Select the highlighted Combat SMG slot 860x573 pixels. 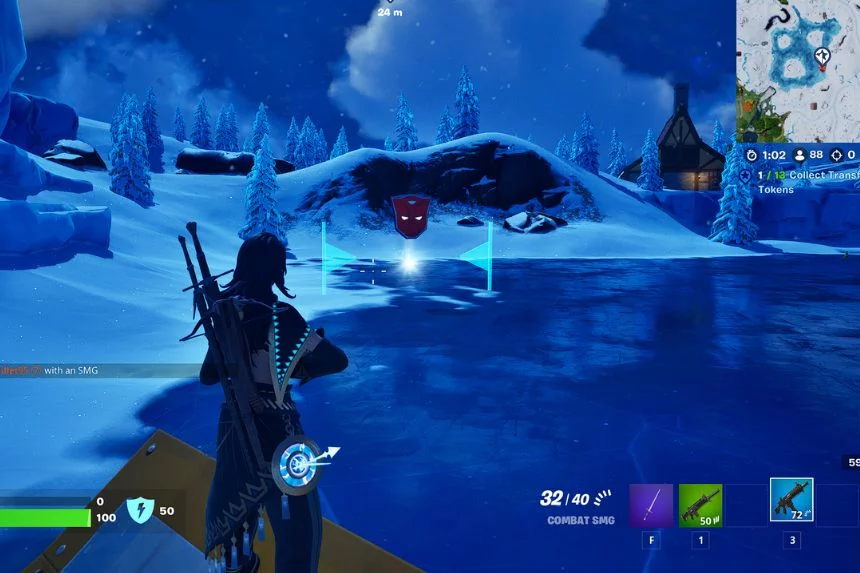coord(791,500)
